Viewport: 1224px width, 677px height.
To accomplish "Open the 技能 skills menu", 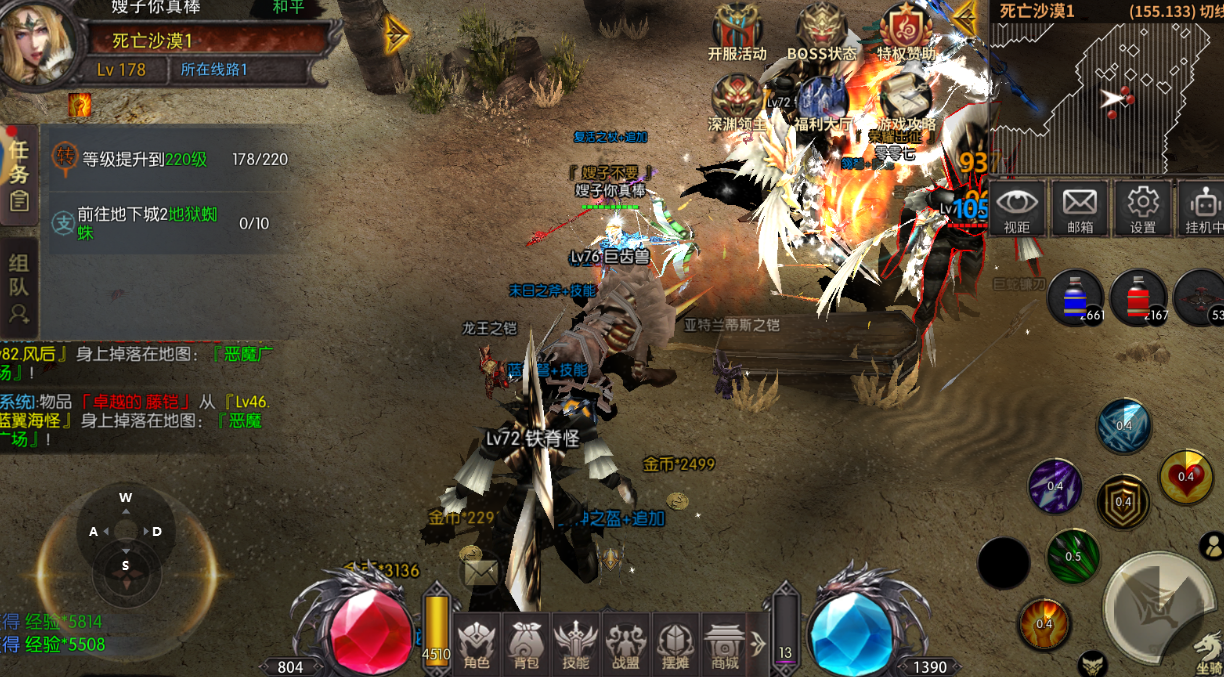I will point(576,644).
